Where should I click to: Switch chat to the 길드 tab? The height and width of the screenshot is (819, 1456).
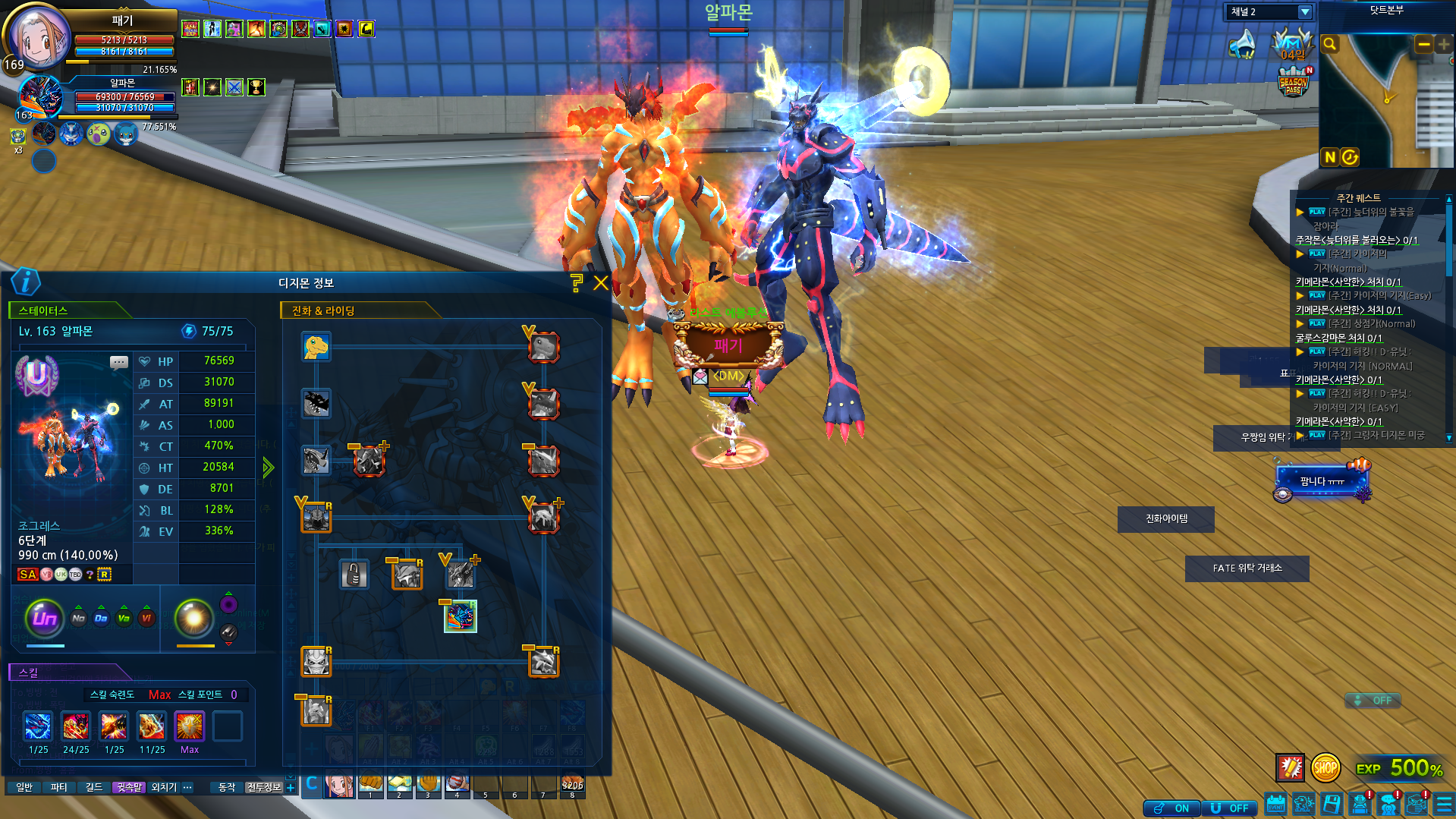point(94,787)
